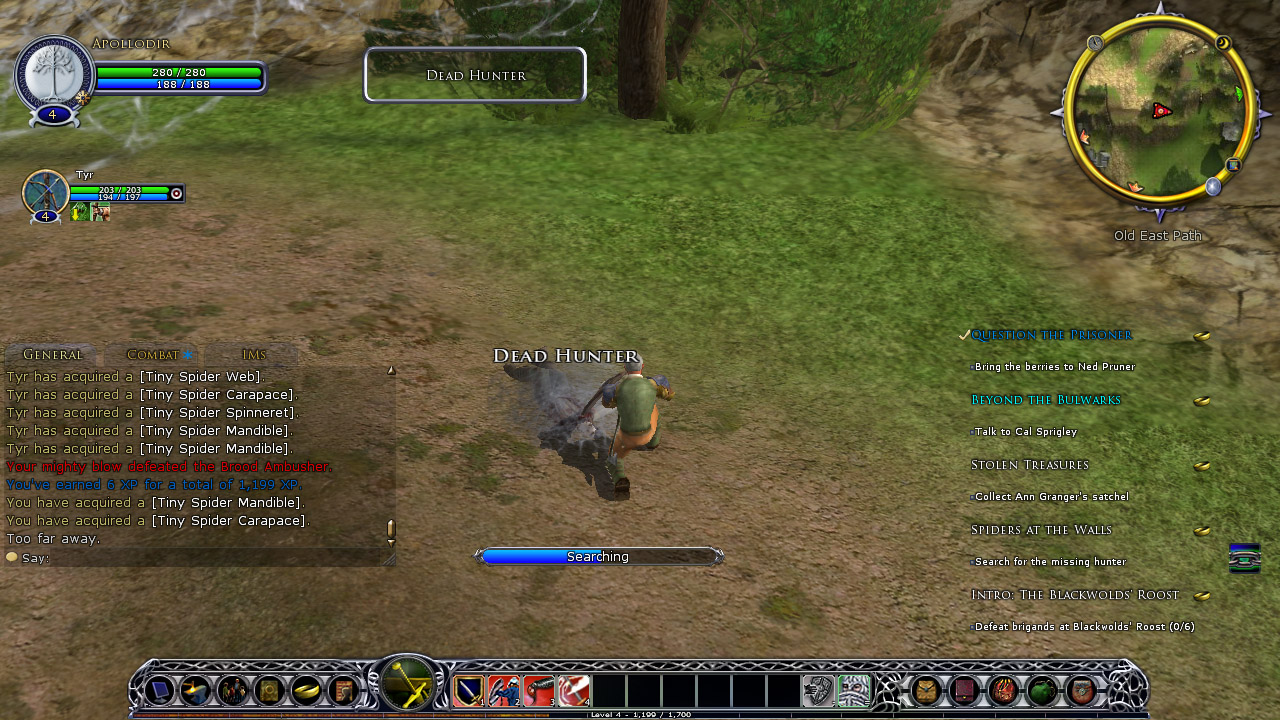This screenshot has width=1280, height=720.
Task: Open Intro: The Blackwolds' Roost quest
Action: click(1075, 595)
